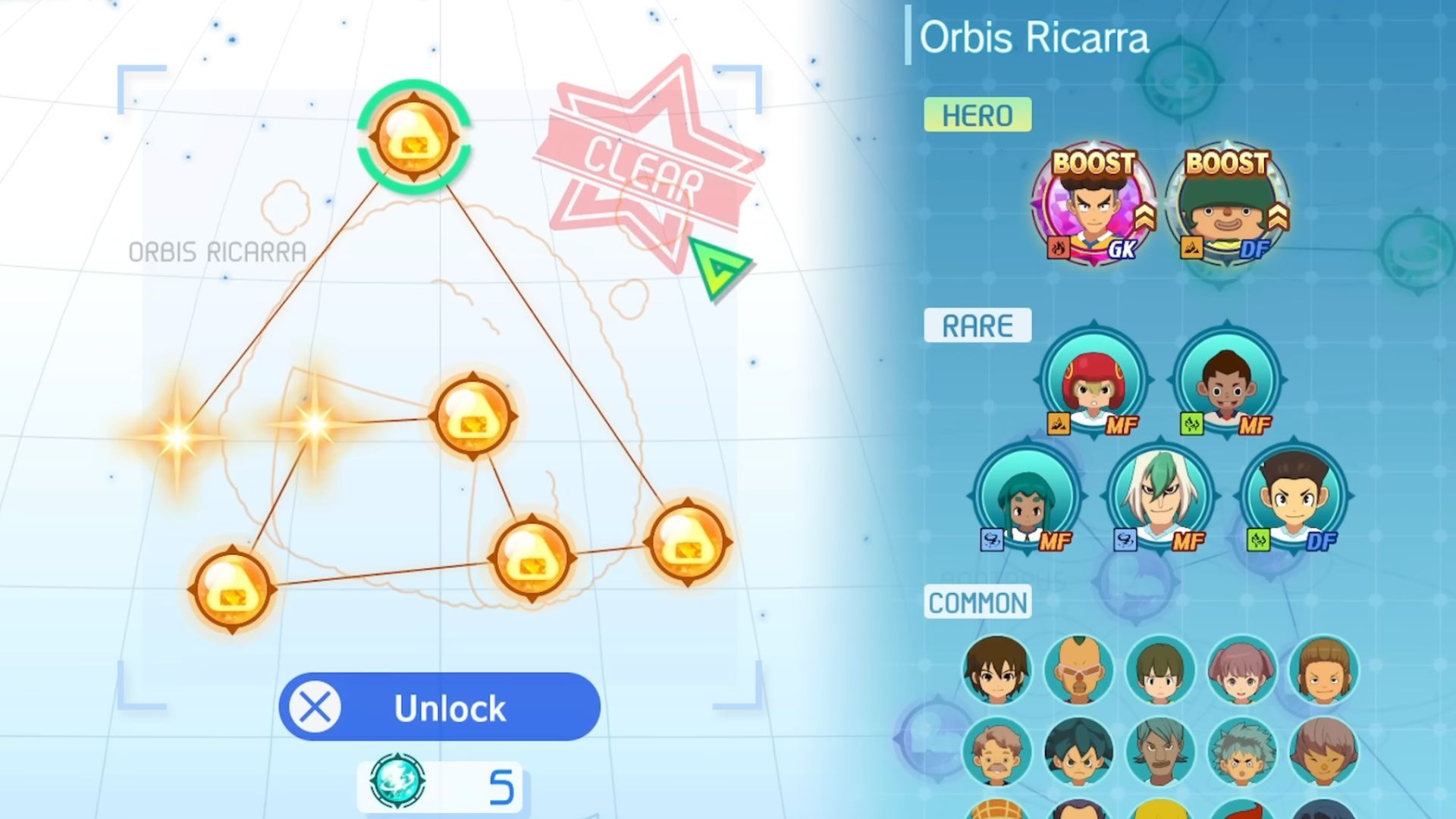Click the blue Unlock button
This screenshot has height=819, width=1456.
pyautogui.click(x=440, y=707)
